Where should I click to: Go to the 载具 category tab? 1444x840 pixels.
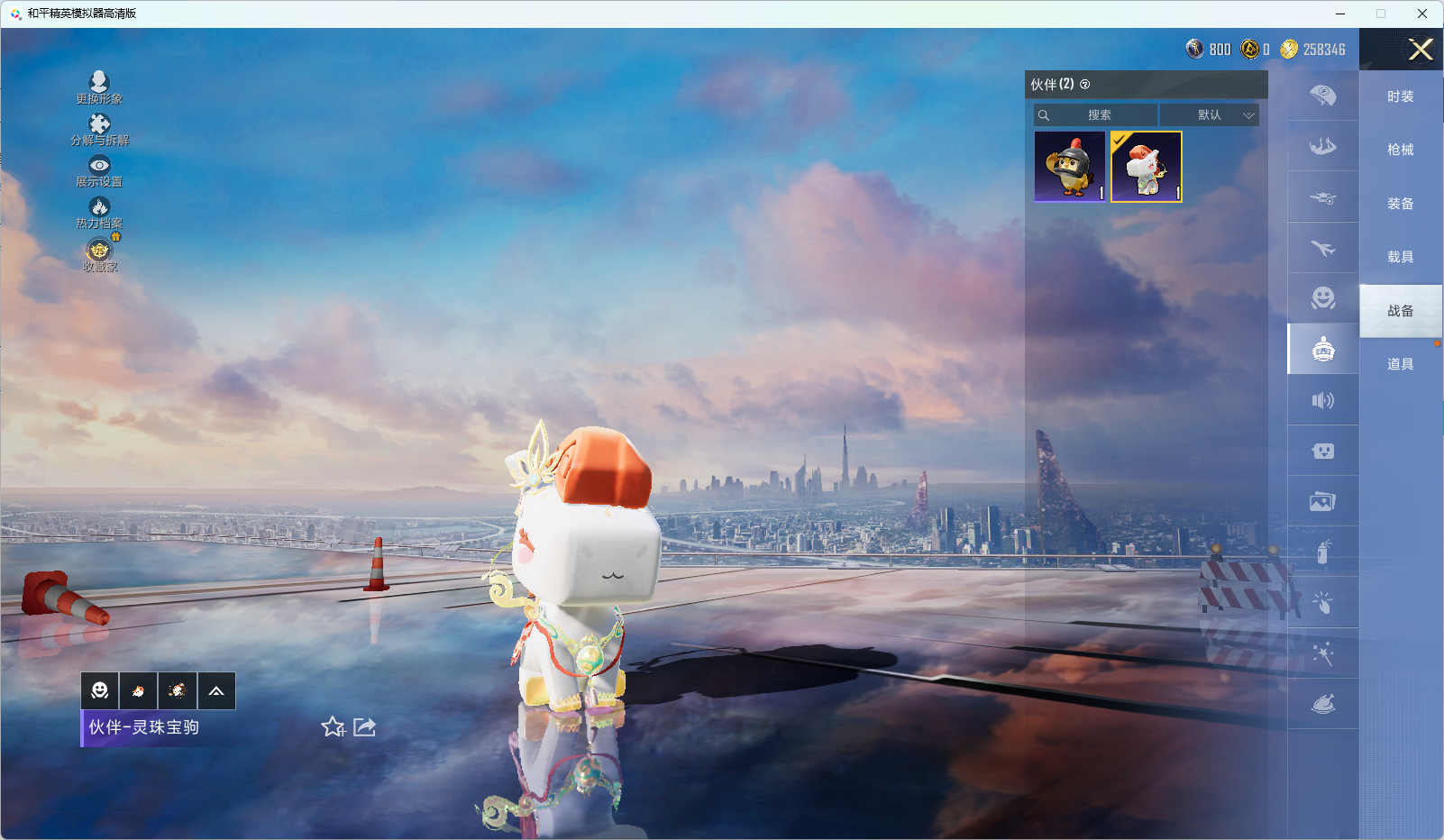click(1400, 257)
